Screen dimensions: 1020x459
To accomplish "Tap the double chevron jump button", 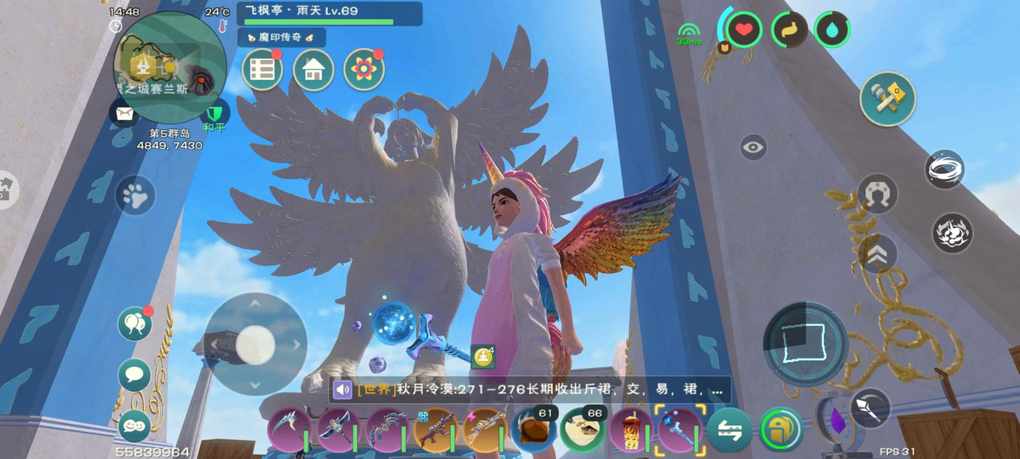I will 877,255.
